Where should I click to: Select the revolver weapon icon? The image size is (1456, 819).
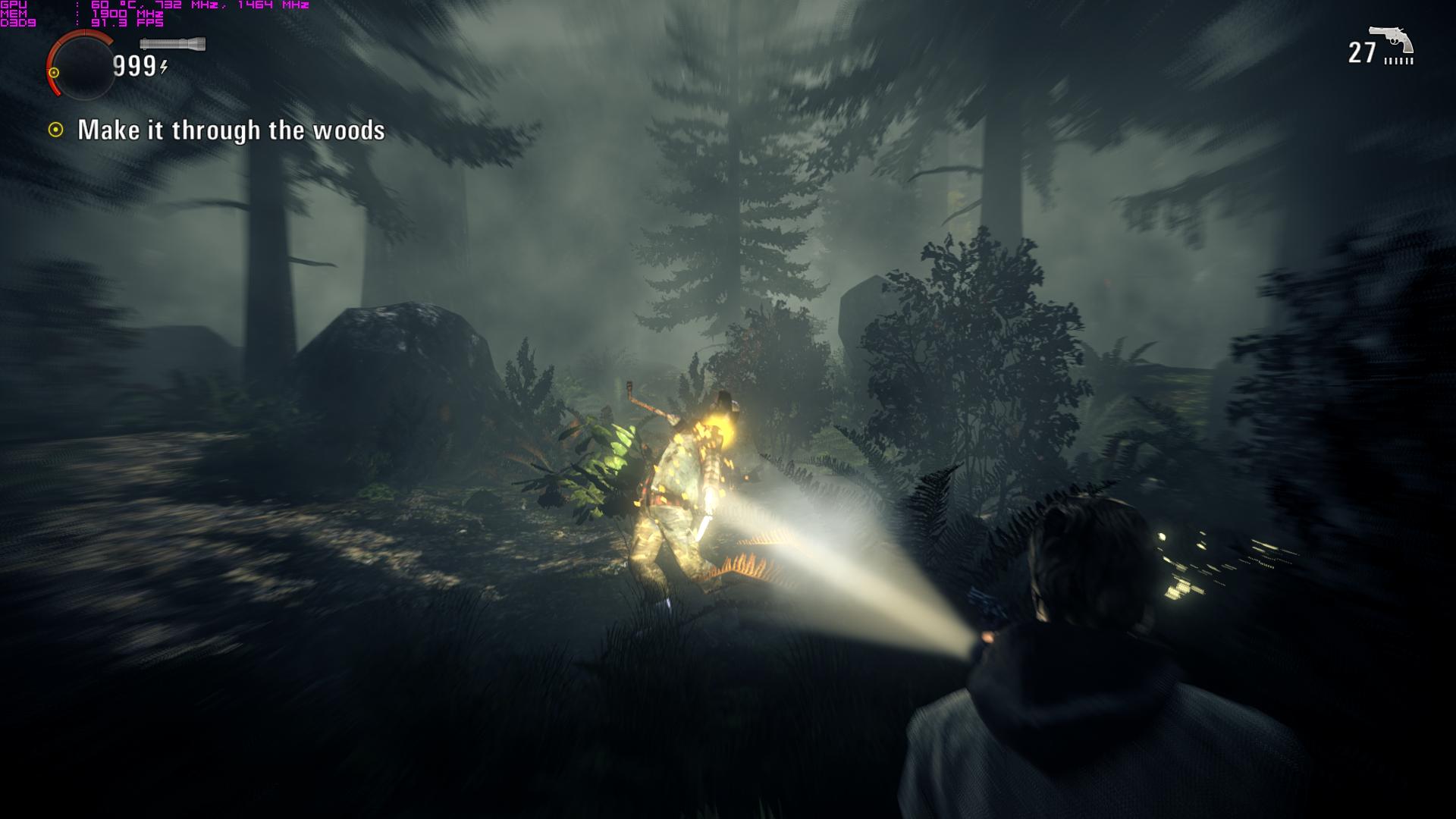1391,41
